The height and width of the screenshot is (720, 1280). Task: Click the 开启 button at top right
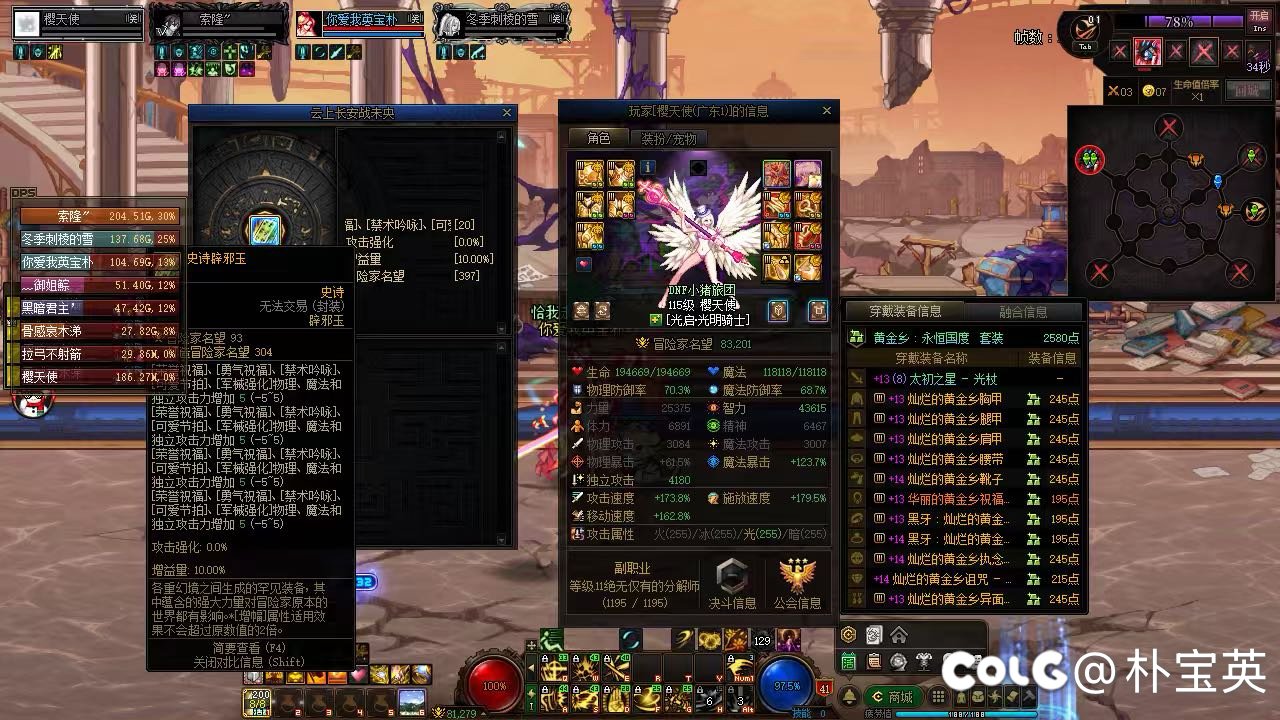tap(1259, 21)
